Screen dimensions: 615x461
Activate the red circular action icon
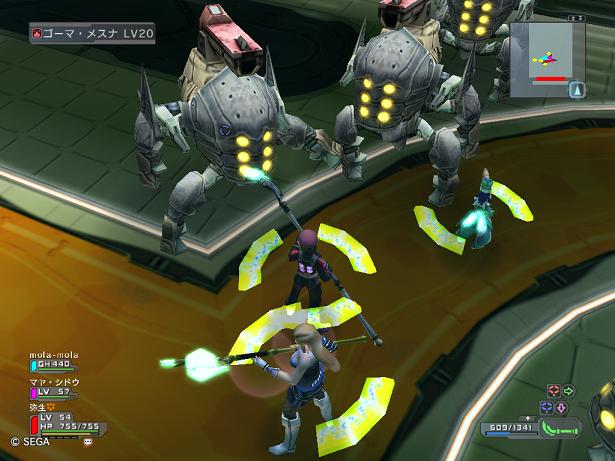[x=554, y=391]
